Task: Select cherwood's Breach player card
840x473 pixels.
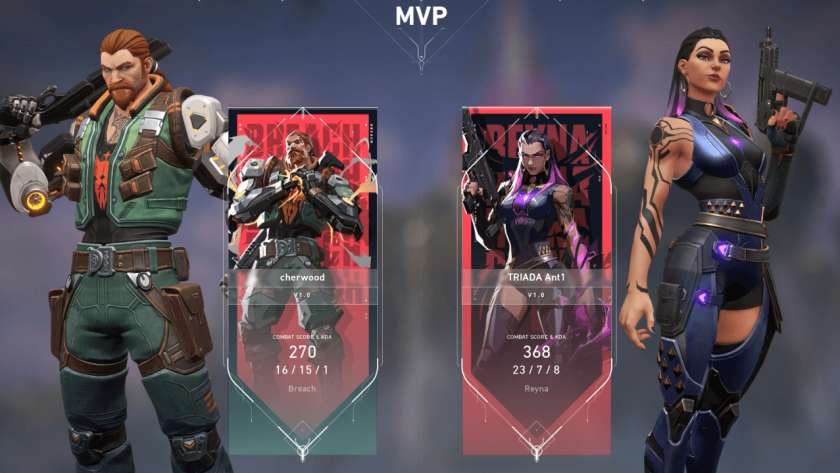Action: coord(302,270)
